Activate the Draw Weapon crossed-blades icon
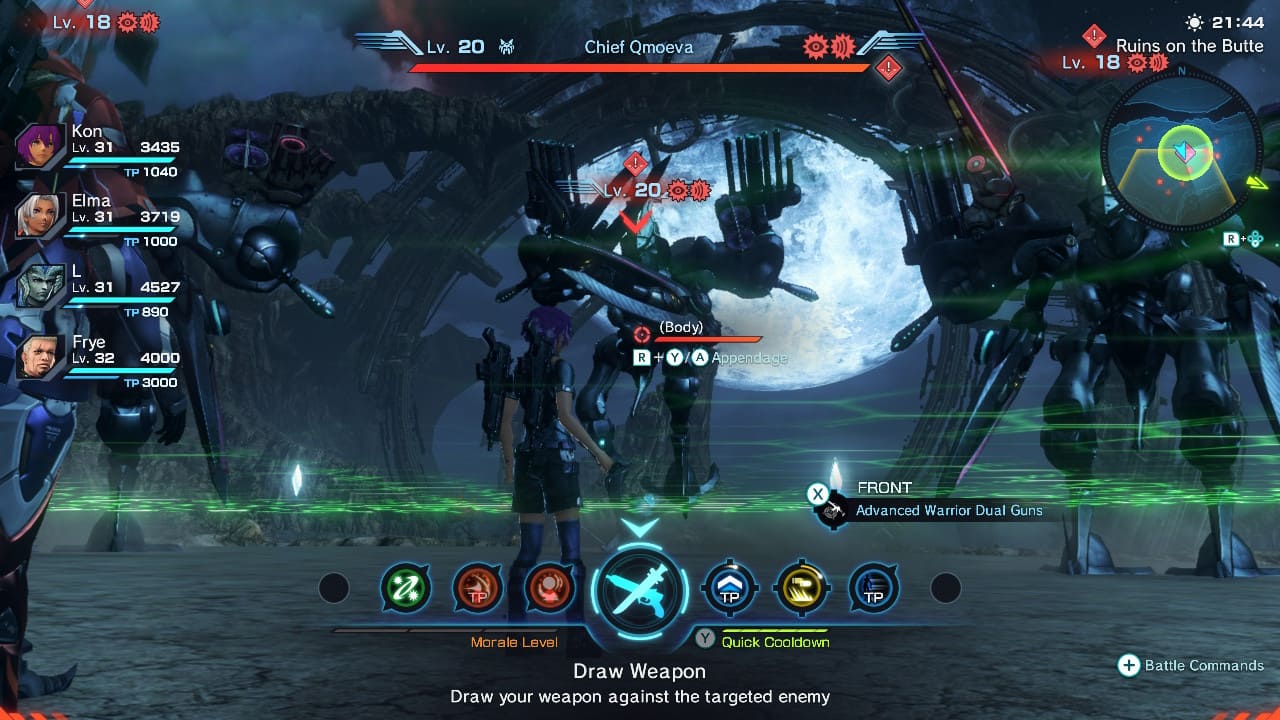This screenshot has height=720, width=1280. (x=640, y=591)
